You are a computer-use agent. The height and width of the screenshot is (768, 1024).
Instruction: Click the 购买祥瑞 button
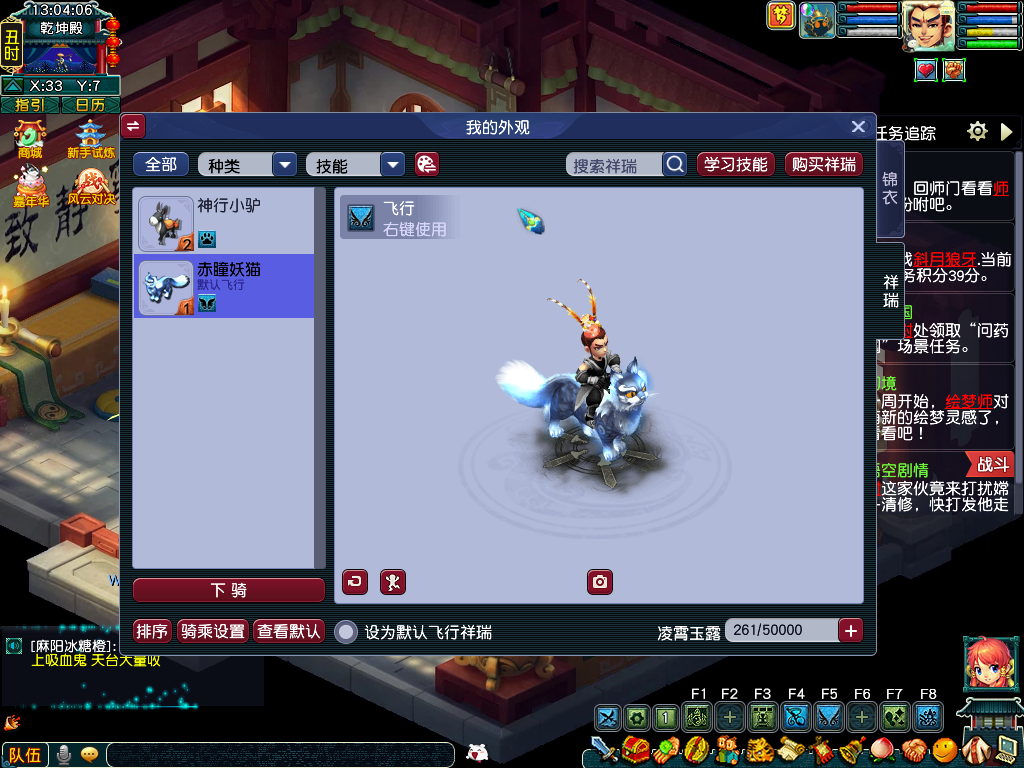click(823, 165)
